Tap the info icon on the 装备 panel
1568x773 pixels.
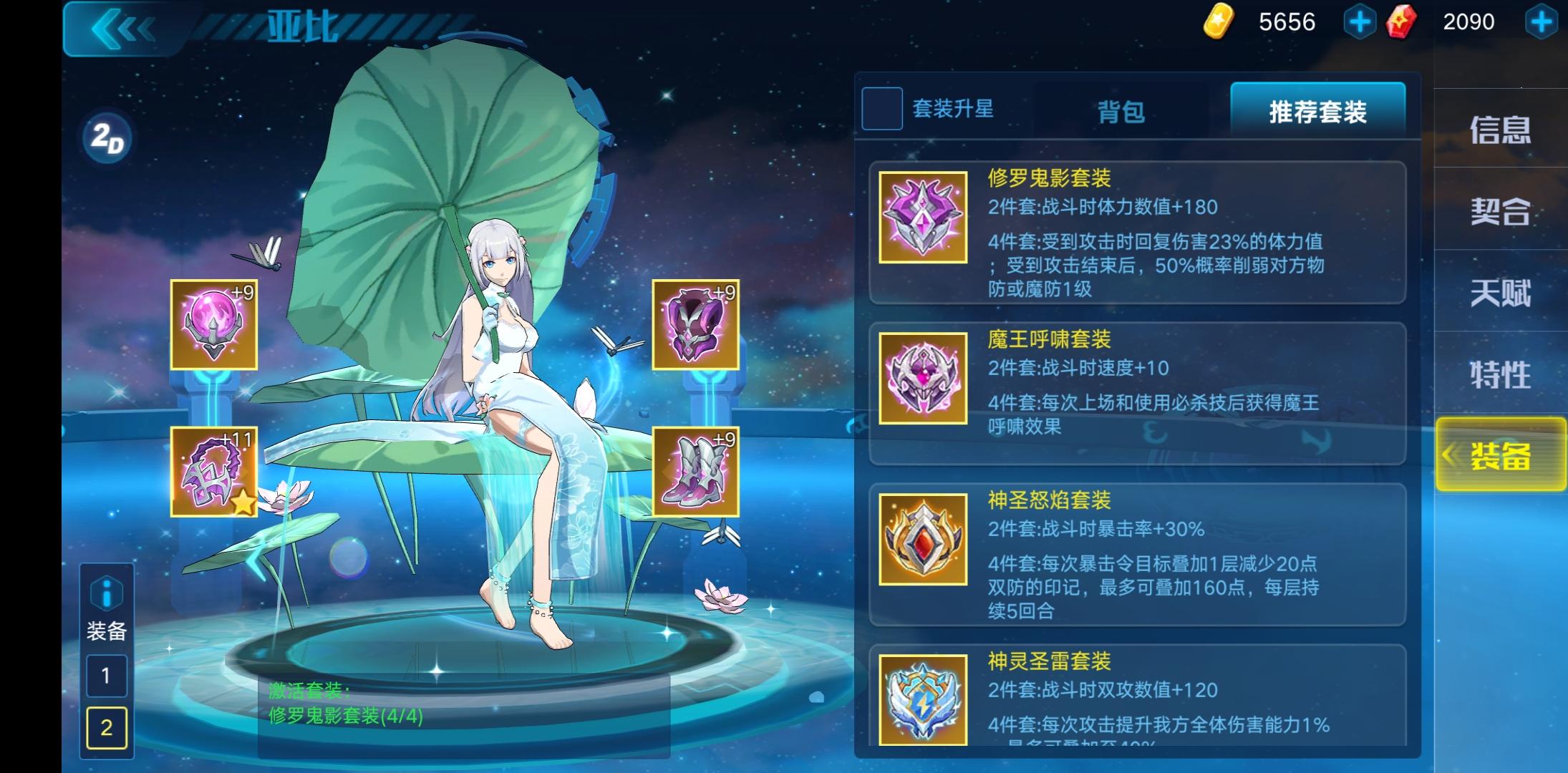(x=106, y=593)
